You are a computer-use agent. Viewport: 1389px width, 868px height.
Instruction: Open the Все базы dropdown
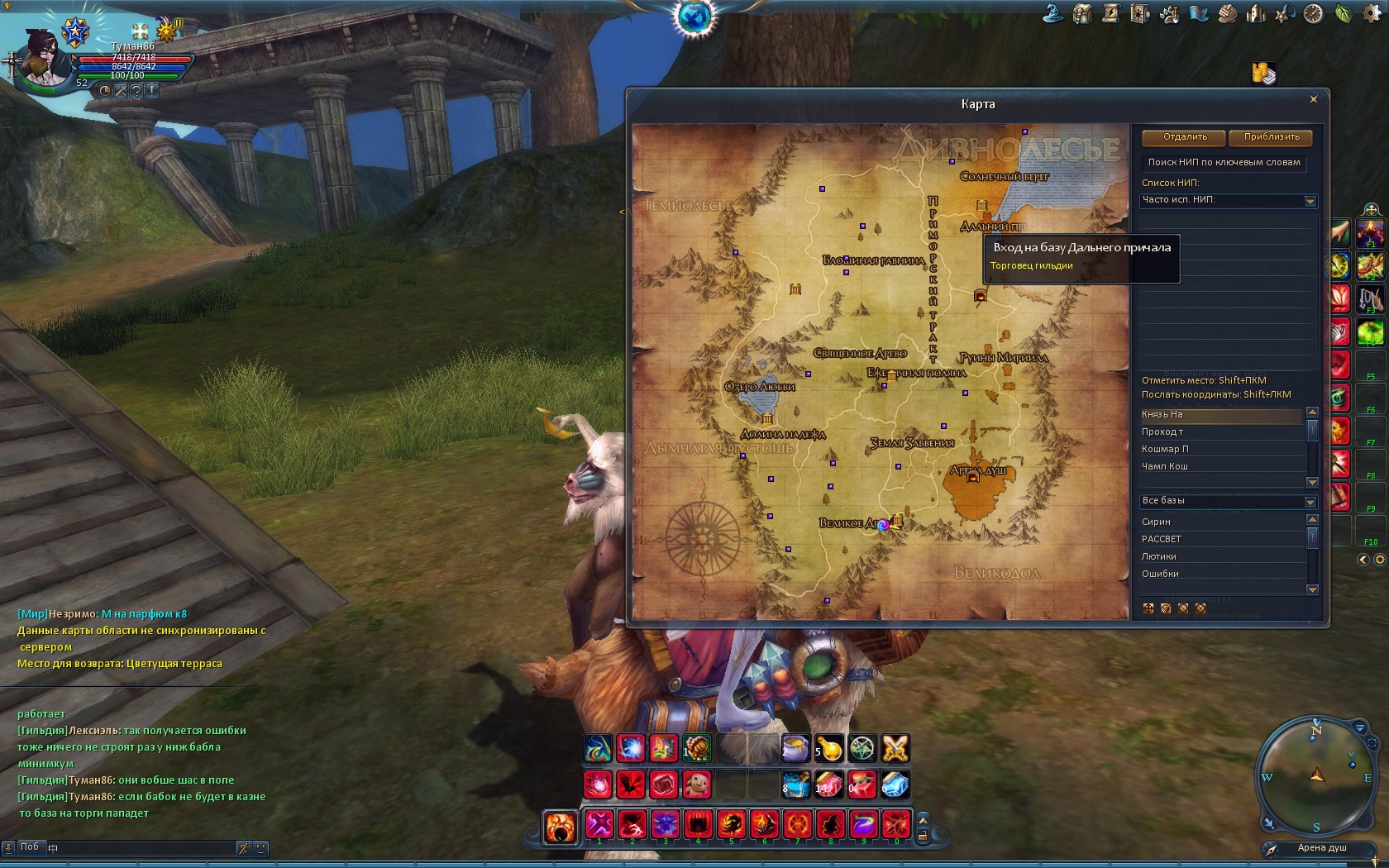pos(1310,502)
